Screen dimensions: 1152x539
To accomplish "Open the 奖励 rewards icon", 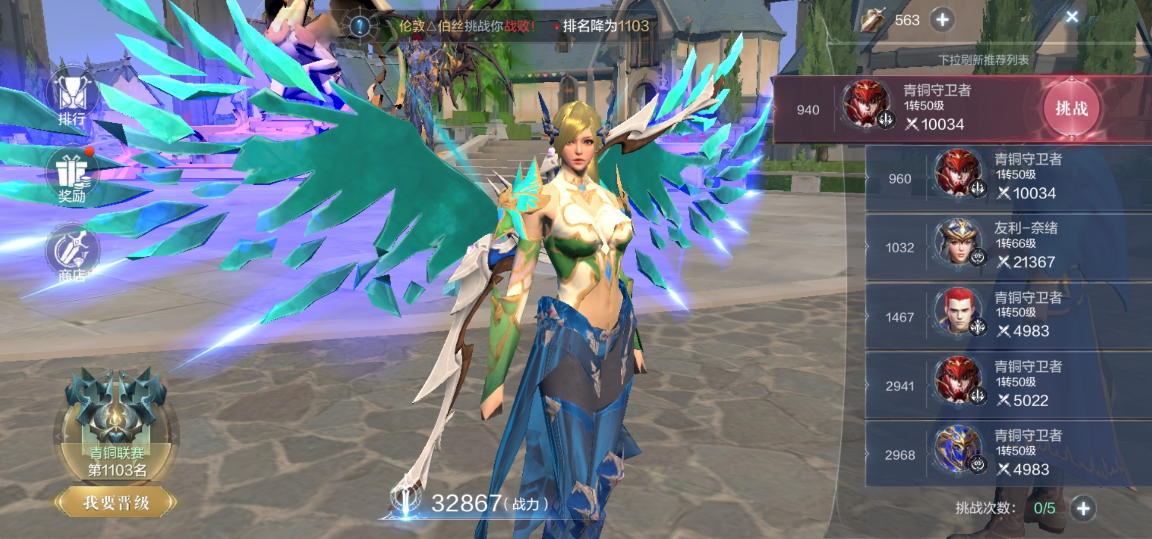I will tap(72, 176).
